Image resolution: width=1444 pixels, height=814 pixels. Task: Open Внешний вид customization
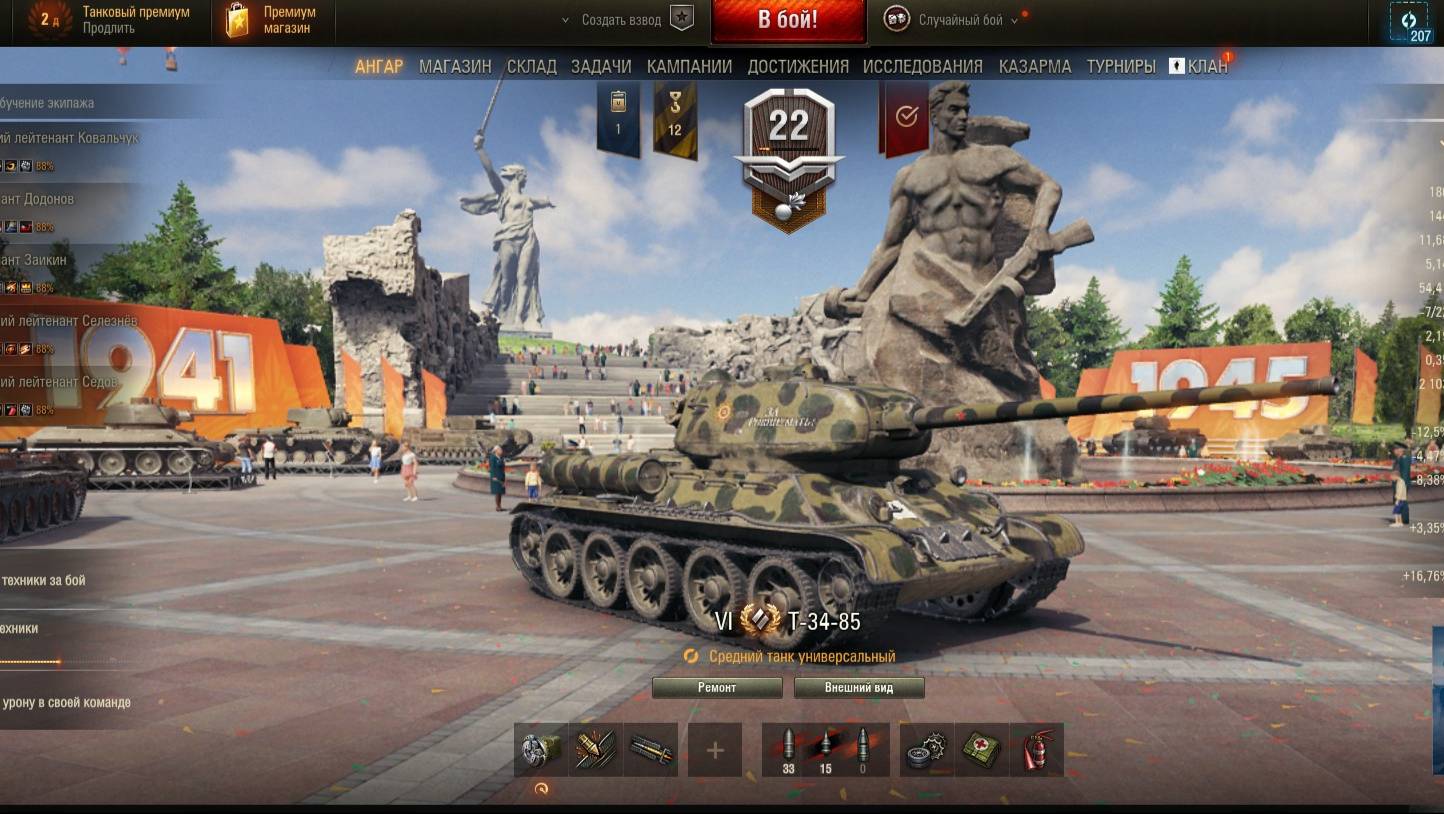point(859,688)
